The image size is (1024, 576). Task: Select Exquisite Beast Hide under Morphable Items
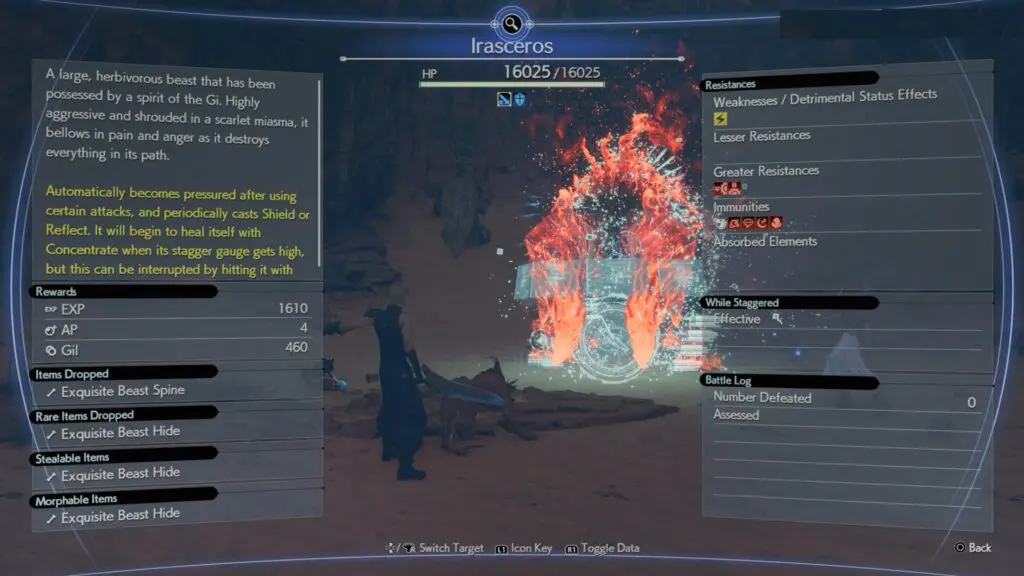(120, 514)
